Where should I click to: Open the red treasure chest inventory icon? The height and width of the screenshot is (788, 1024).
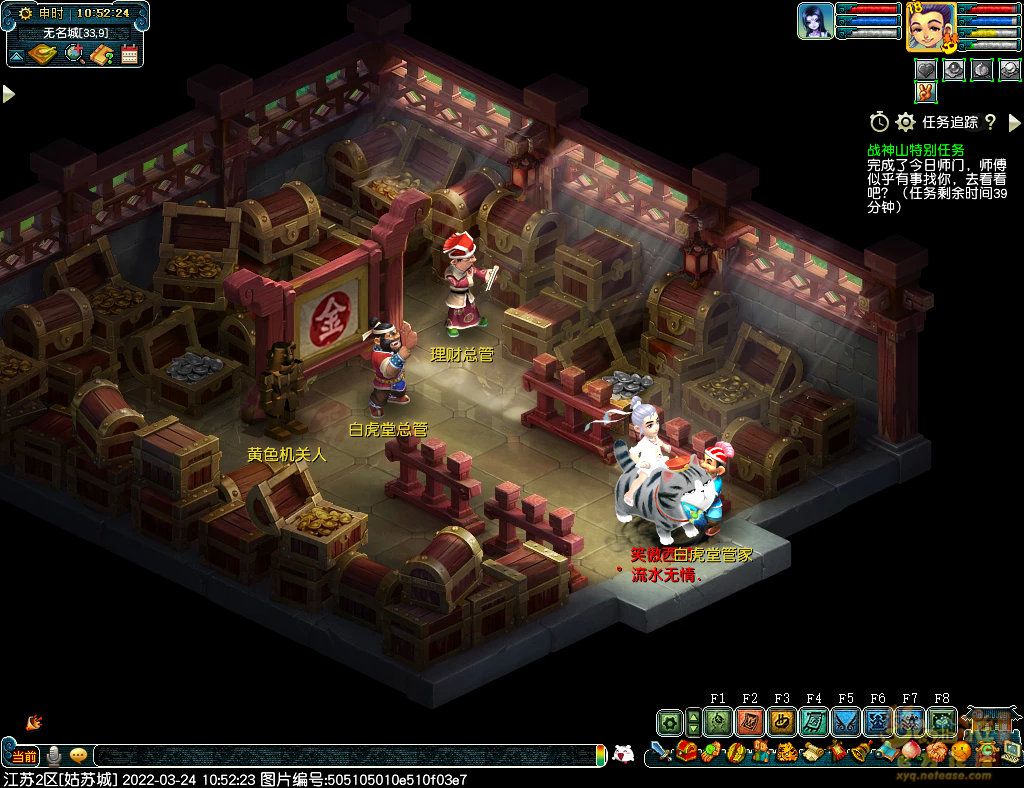(x=686, y=751)
